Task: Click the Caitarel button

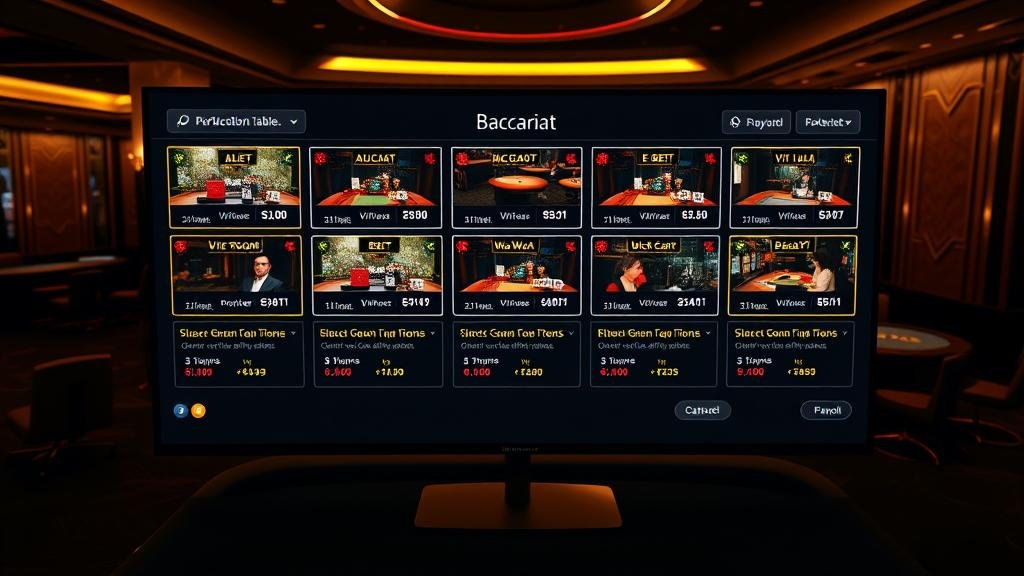Action: click(702, 410)
